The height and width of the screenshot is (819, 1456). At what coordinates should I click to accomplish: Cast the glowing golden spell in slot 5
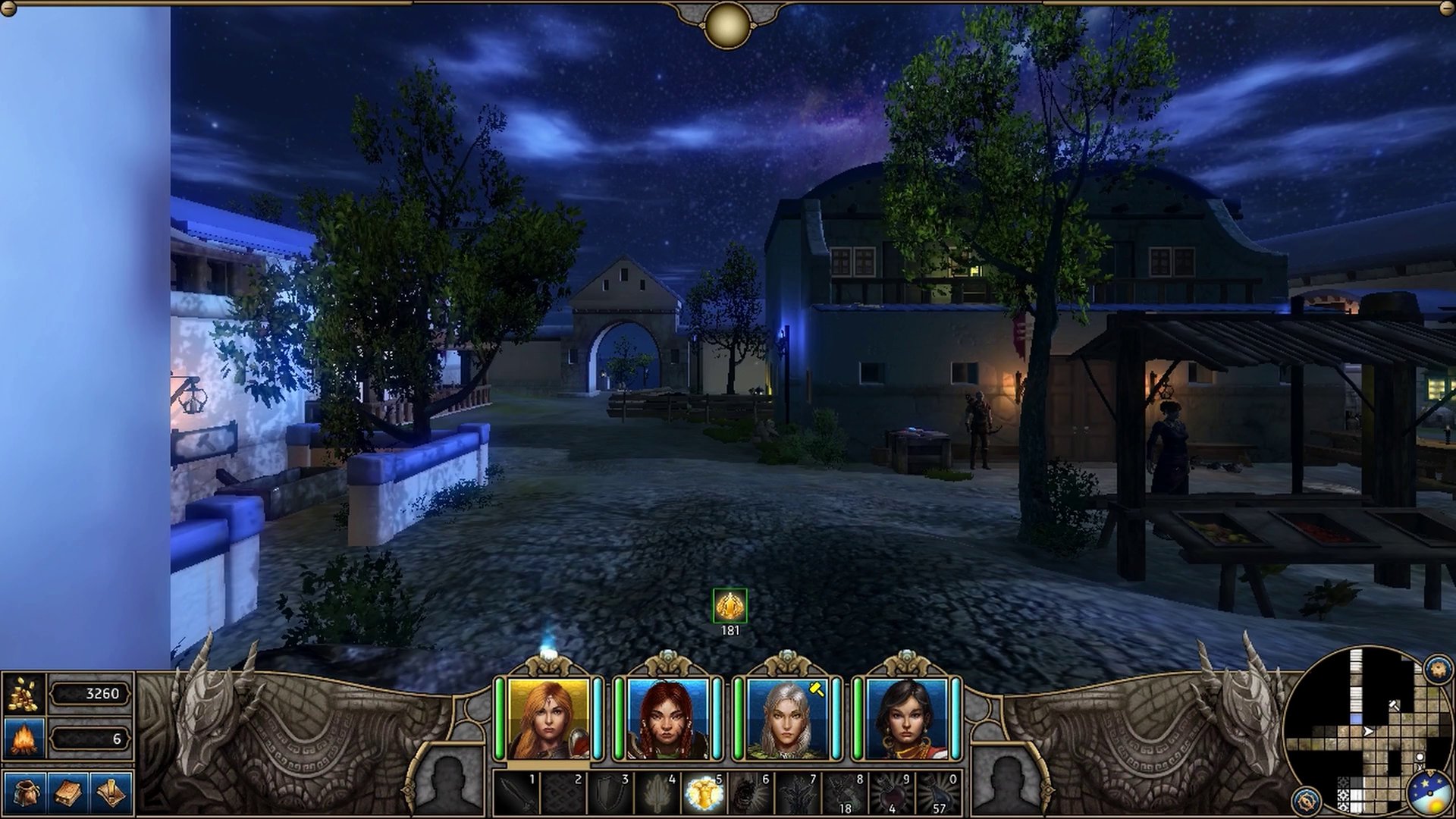pos(703,795)
